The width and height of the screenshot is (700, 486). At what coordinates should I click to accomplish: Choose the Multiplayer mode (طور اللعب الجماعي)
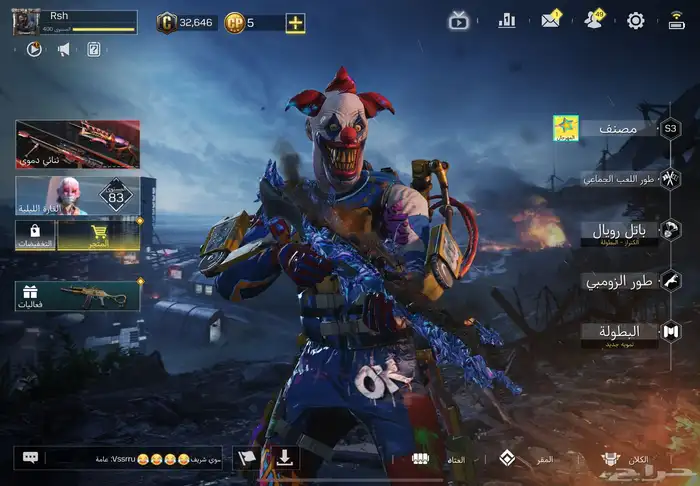click(x=618, y=179)
